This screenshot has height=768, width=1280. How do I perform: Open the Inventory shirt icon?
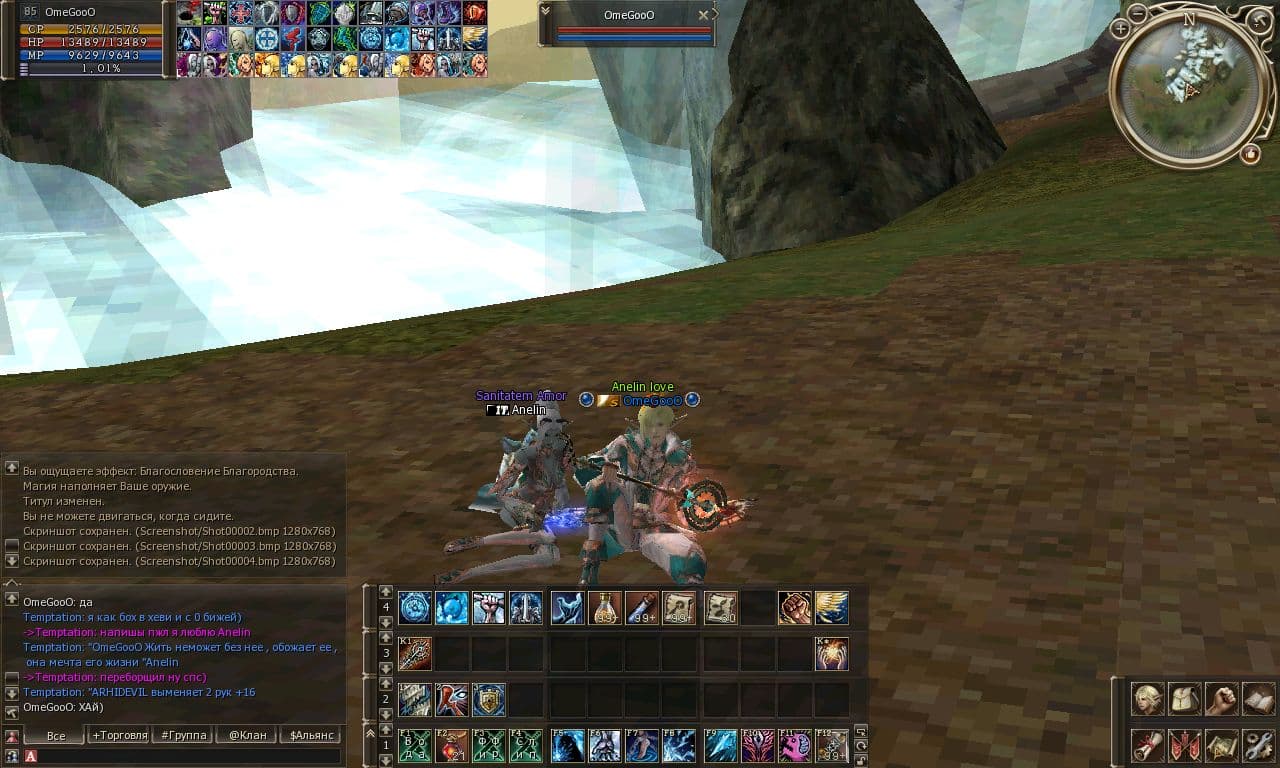[x=1182, y=699]
